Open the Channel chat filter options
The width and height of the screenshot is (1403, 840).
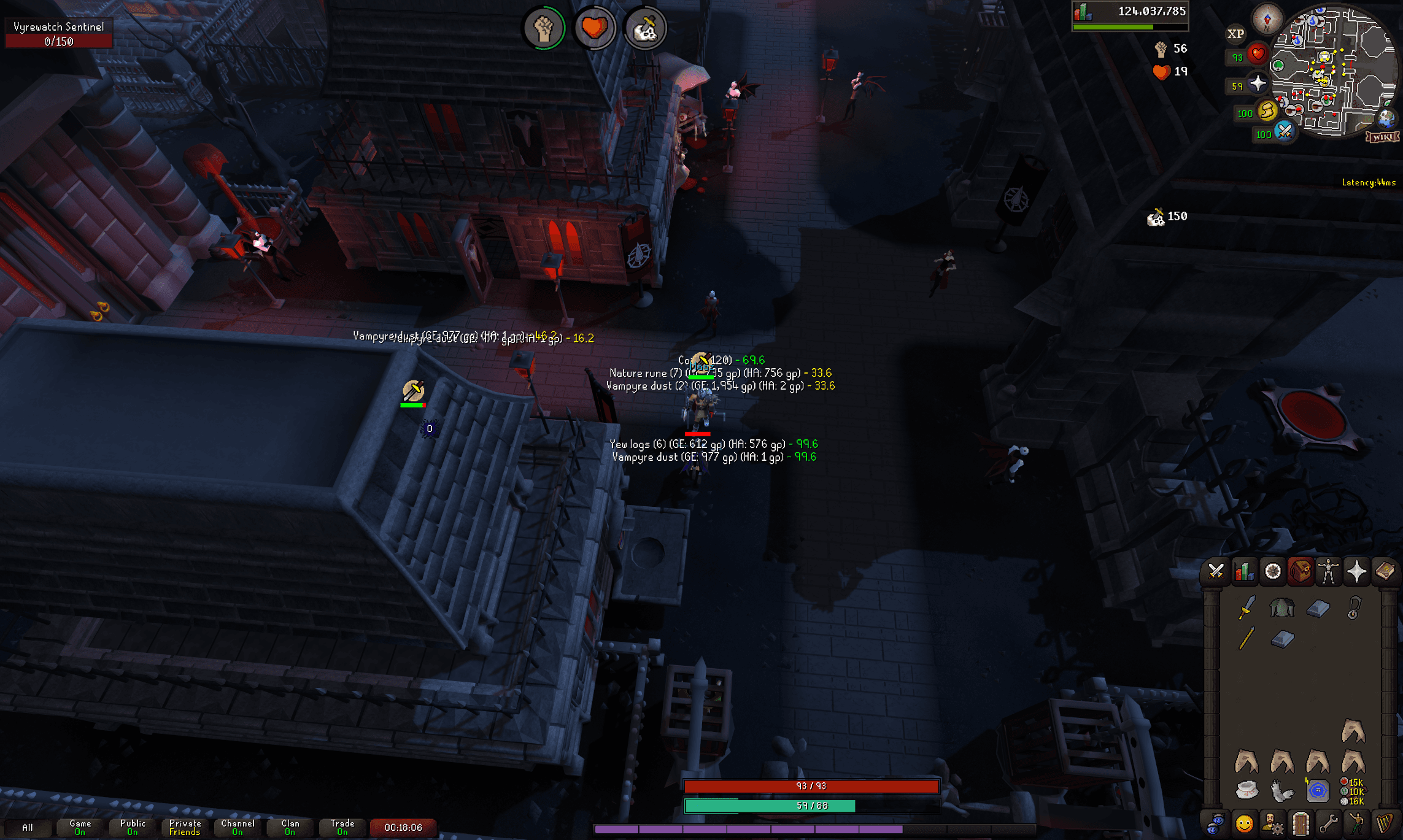(238, 827)
